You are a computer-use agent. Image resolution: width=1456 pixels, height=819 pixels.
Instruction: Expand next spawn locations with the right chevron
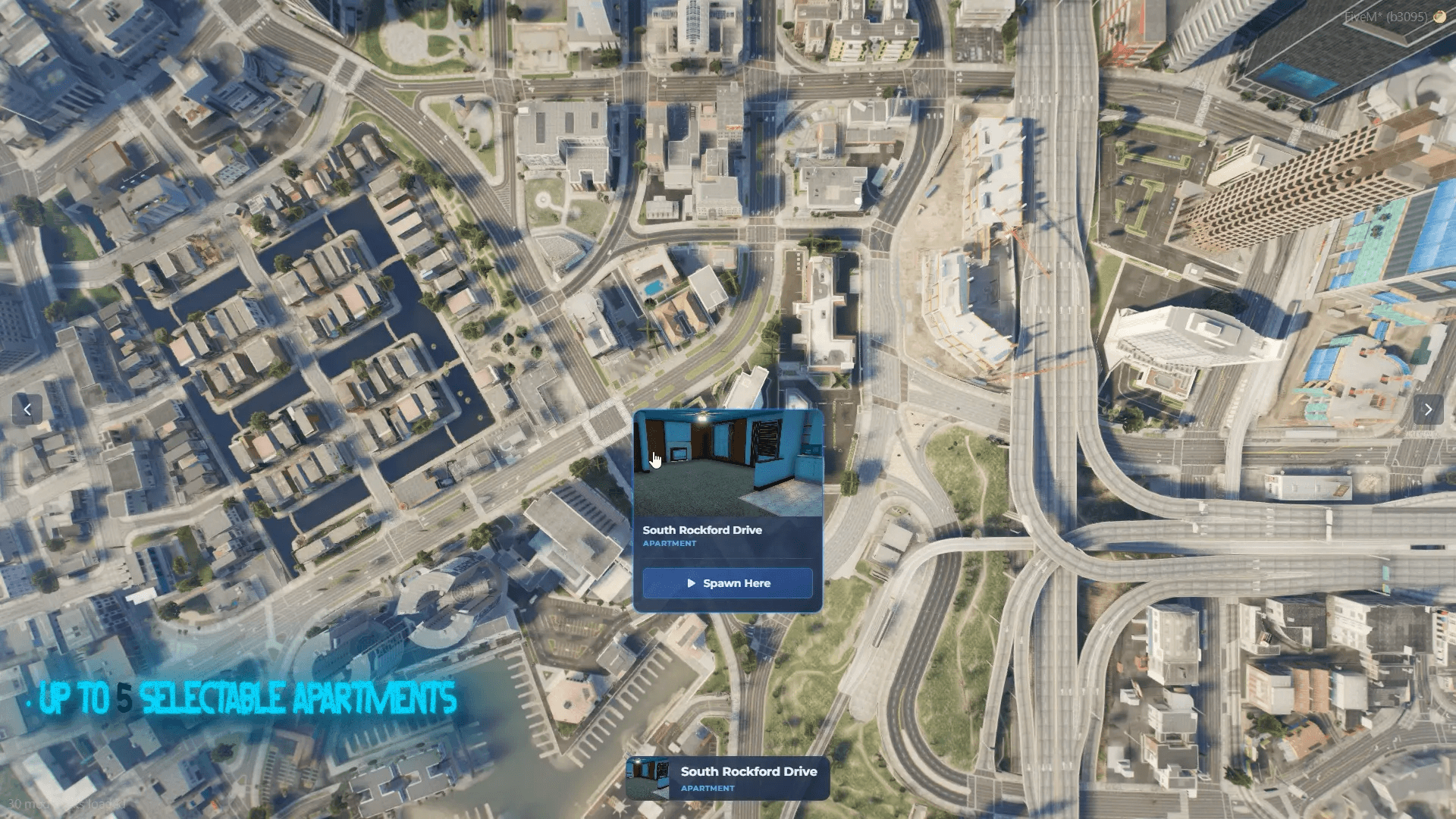[1429, 409]
